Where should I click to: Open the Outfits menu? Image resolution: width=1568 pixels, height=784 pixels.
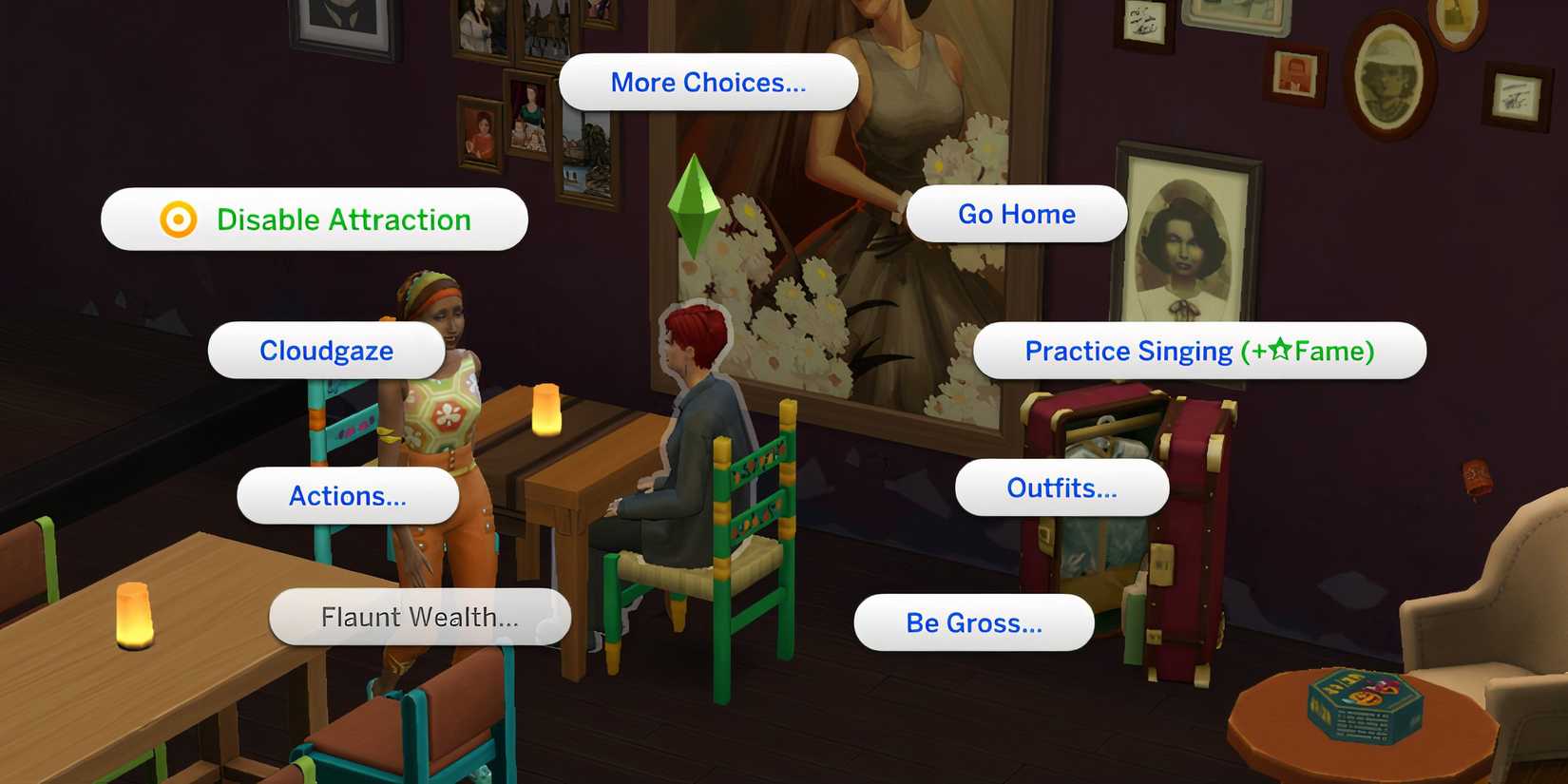click(x=1061, y=488)
